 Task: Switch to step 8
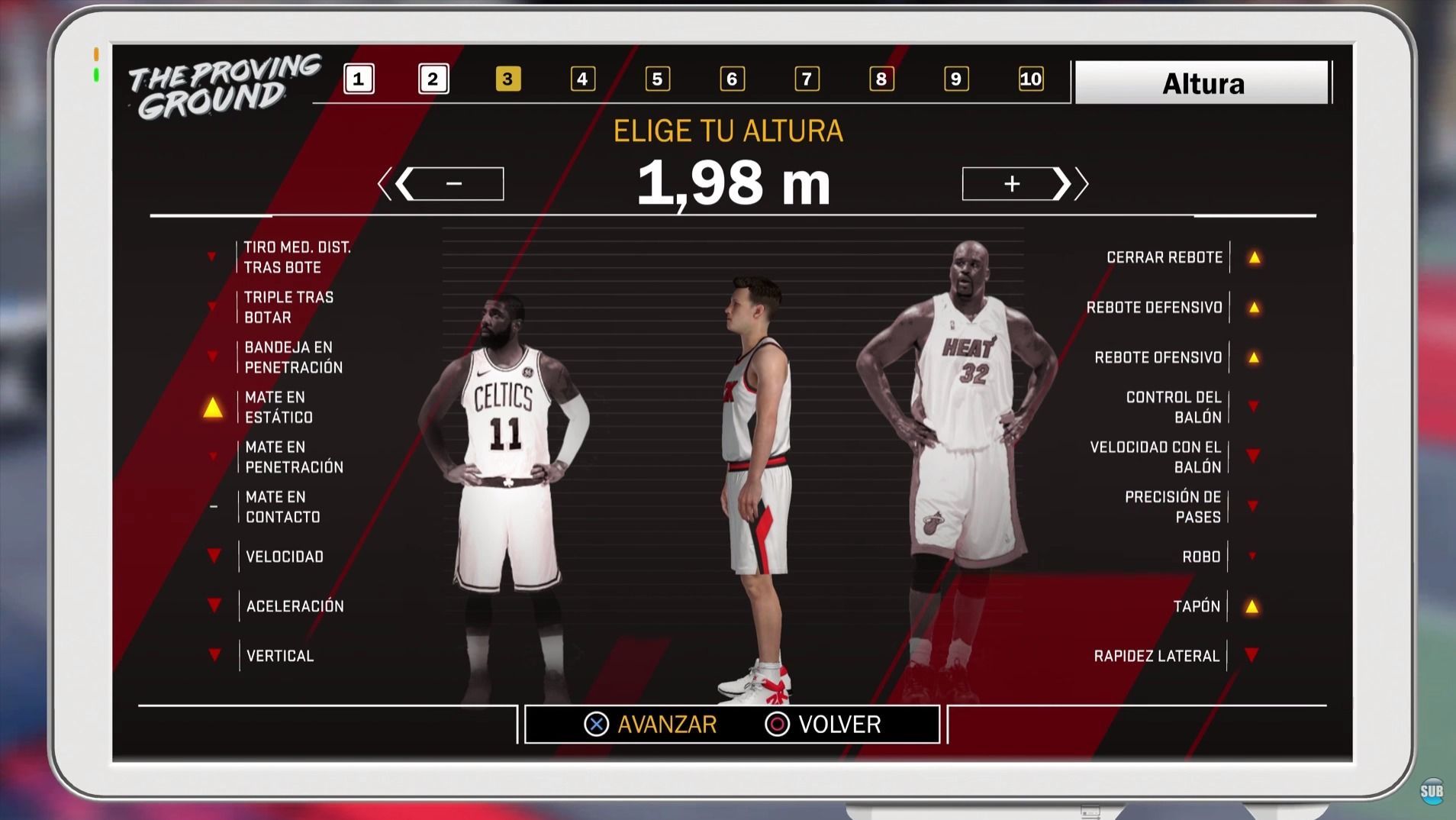pyautogui.click(x=881, y=79)
